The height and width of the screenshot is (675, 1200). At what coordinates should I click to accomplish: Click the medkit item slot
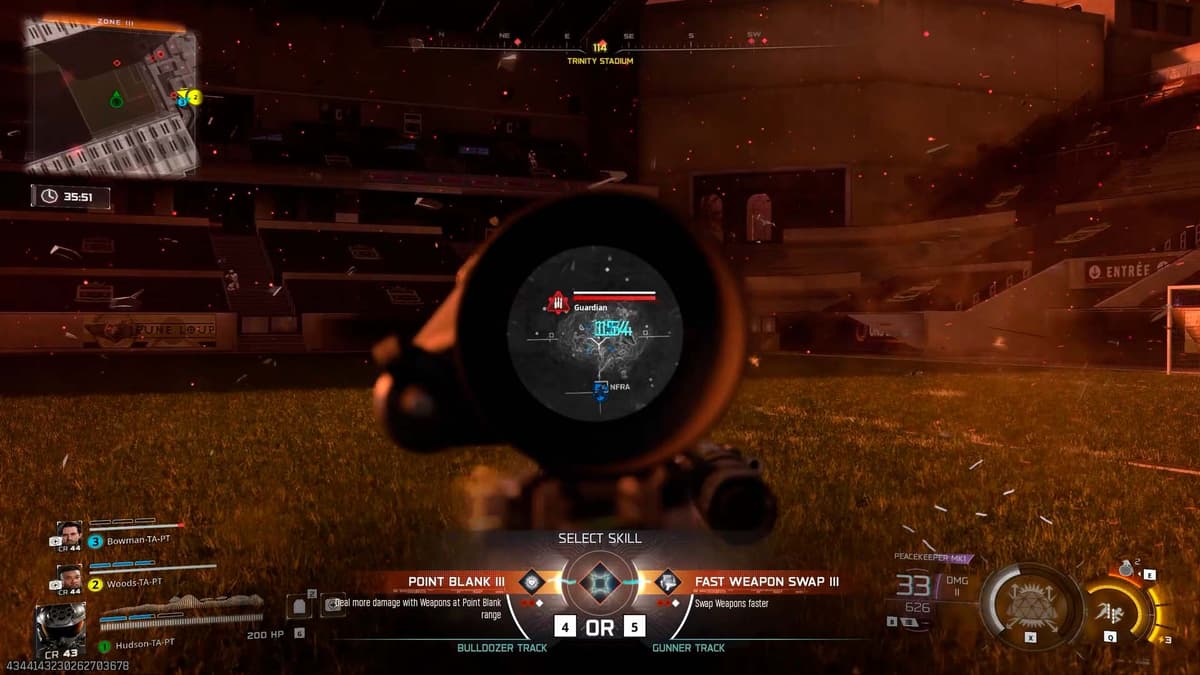coord(333,605)
